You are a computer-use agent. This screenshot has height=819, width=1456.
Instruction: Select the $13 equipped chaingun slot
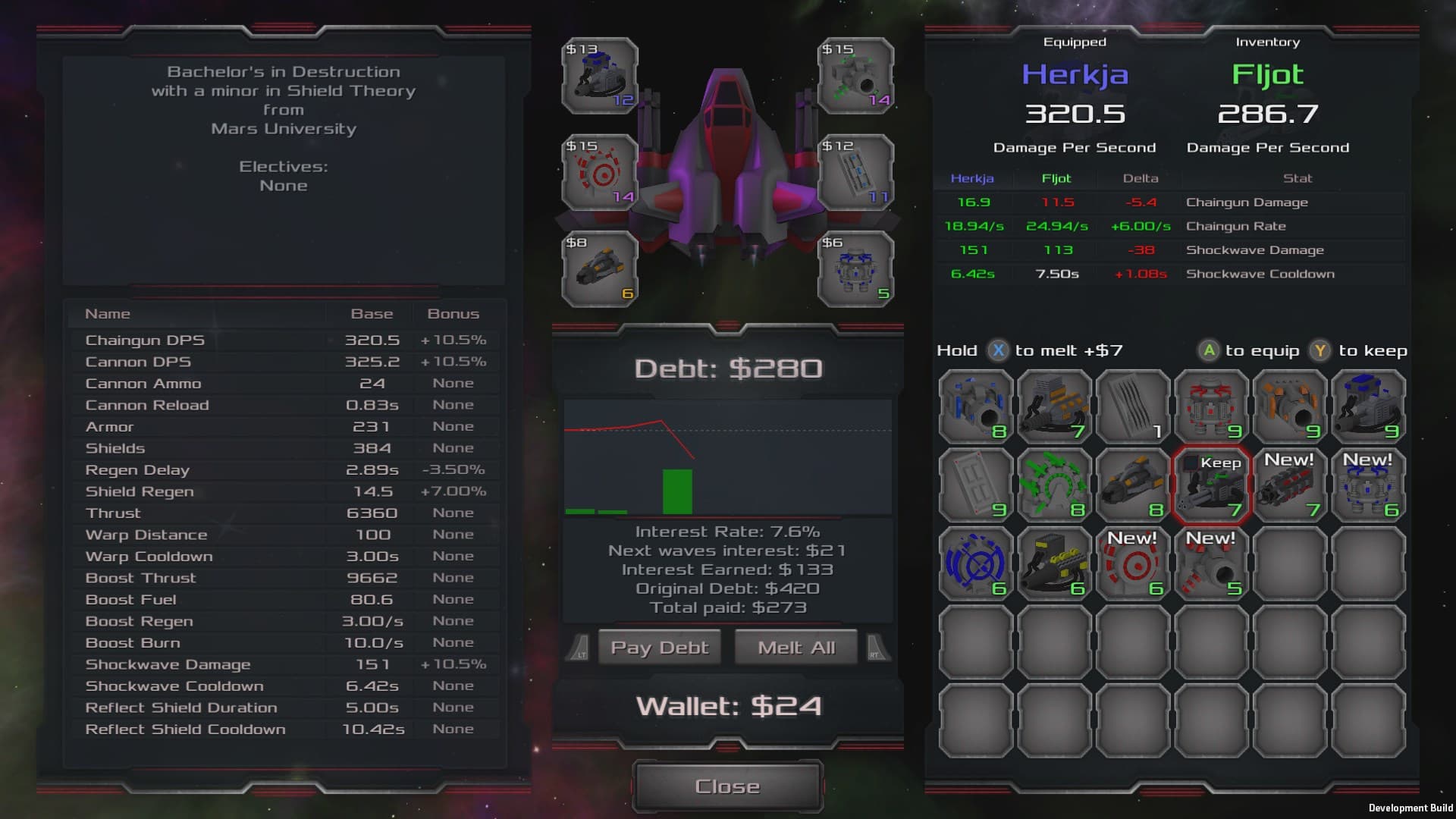pos(599,76)
